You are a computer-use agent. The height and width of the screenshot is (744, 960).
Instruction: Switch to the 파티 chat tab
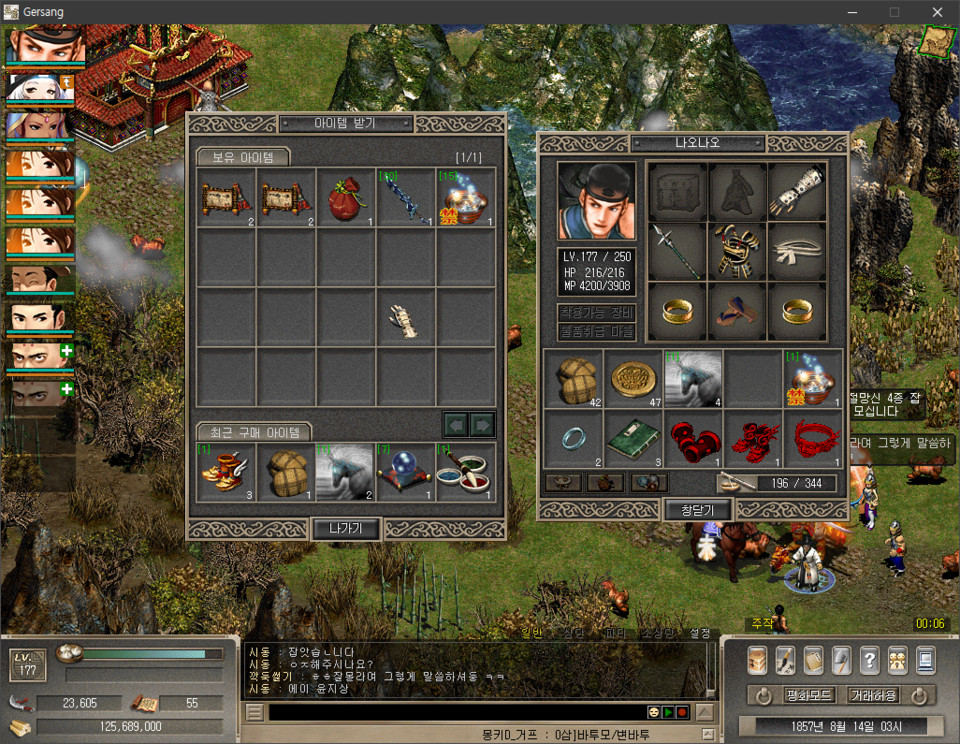coord(615,633)
